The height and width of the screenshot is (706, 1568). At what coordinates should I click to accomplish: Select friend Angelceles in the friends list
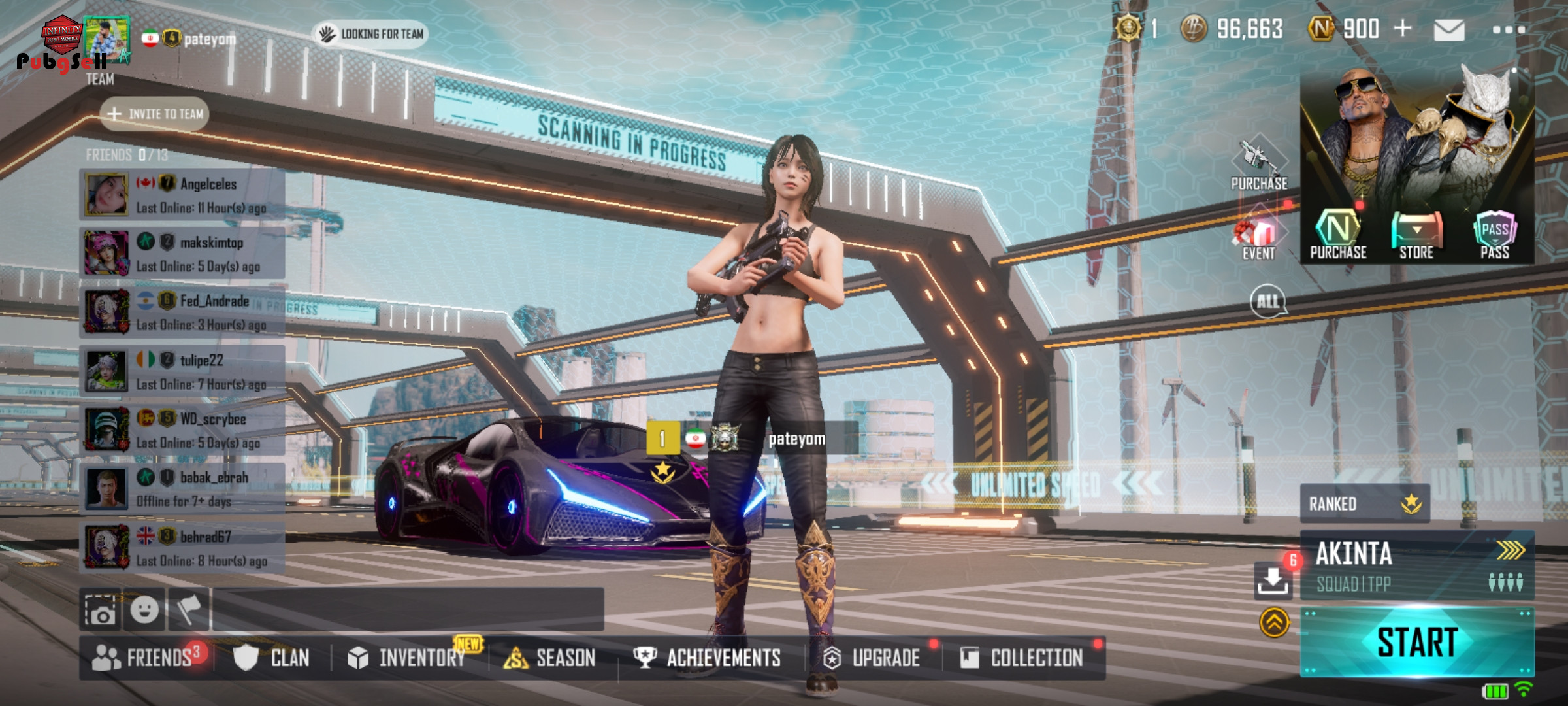(x=182, y=195)
